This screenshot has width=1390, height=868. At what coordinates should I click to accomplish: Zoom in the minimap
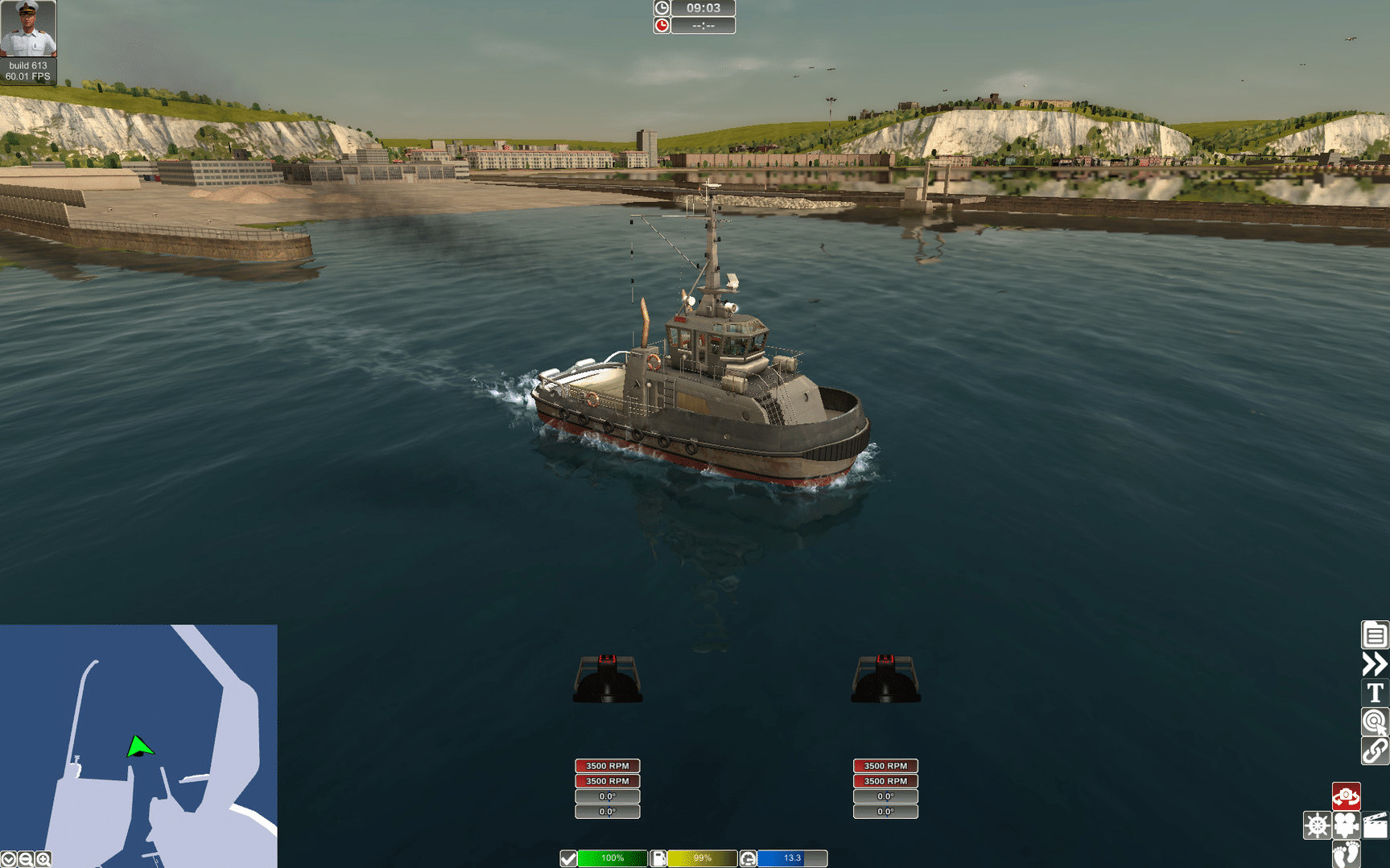click(x=43, y=860)
